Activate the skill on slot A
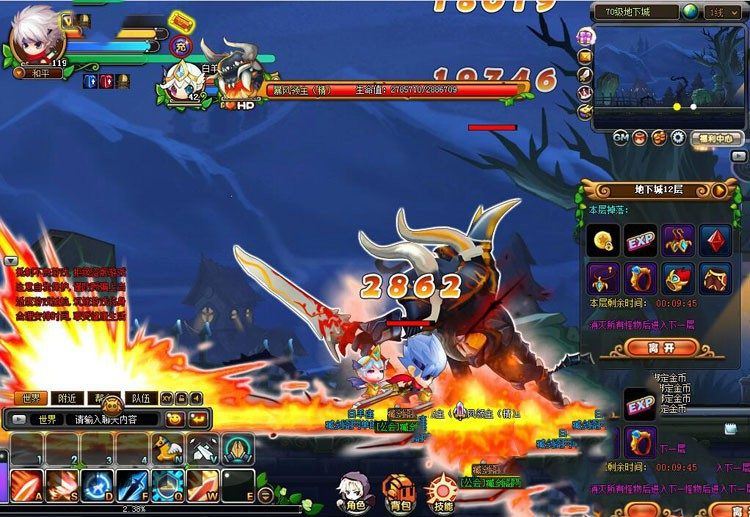 click(x=22, y=485)
